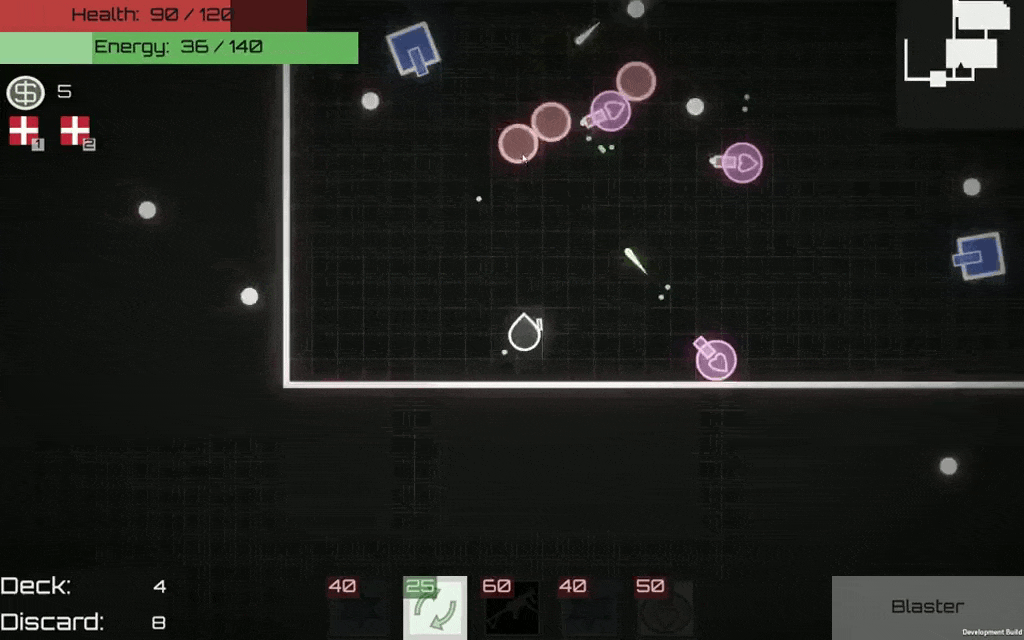Select the 25-cost green arrows card
Image resolution: width=1024 pixels, height=640 pixels.
[435, 608]
